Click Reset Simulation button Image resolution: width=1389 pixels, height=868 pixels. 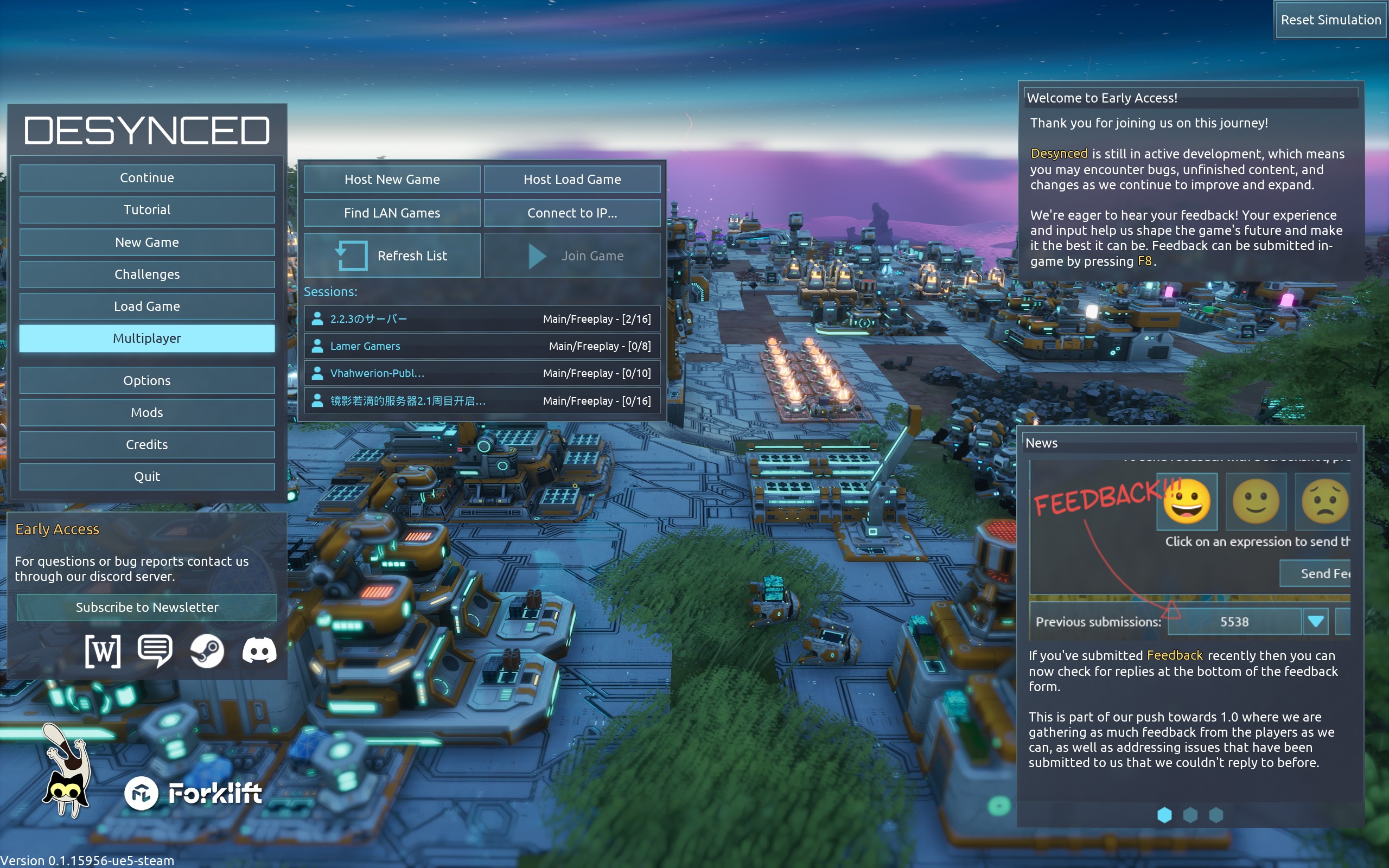click(1330, 20)
